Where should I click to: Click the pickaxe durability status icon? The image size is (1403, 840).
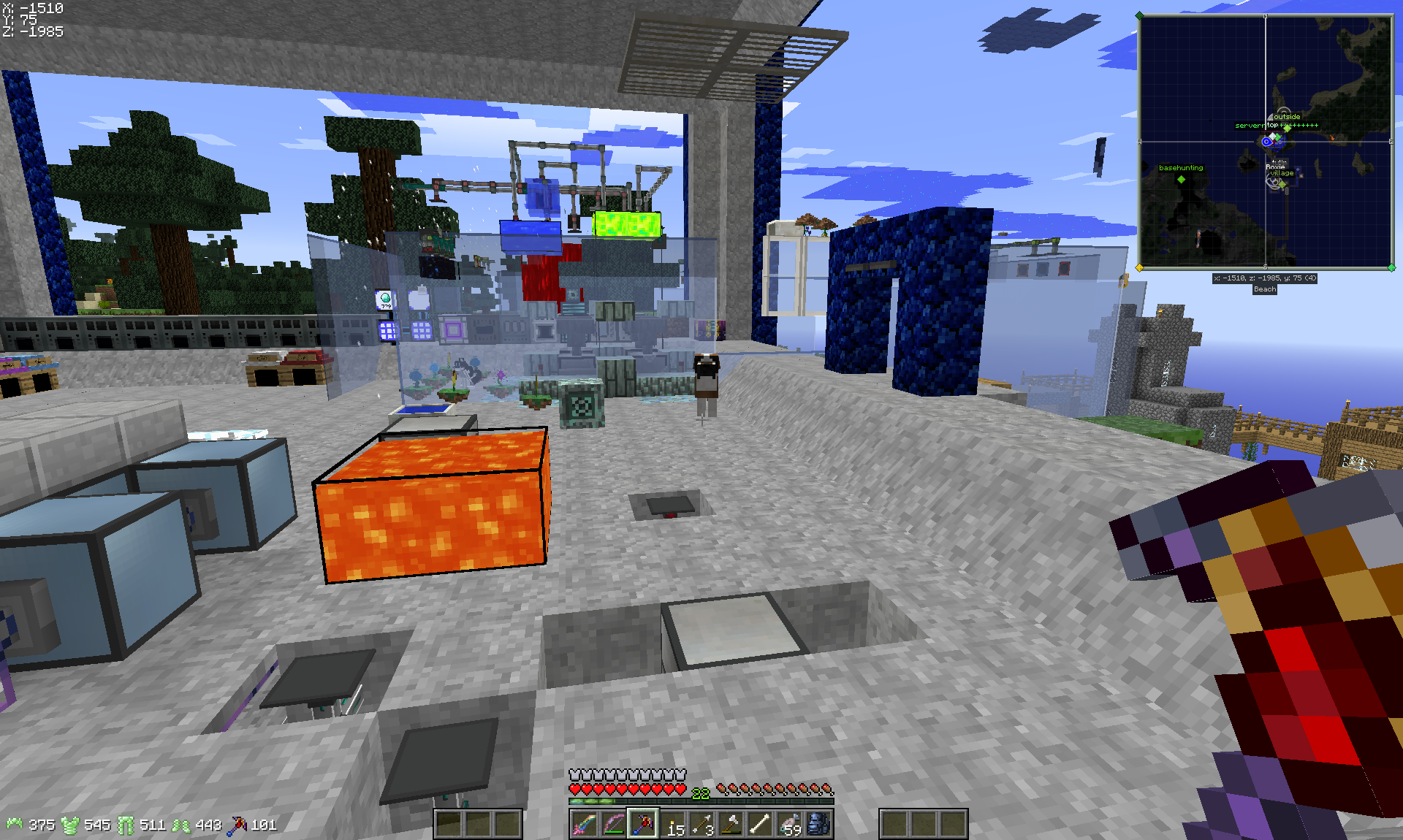(237, 825)
